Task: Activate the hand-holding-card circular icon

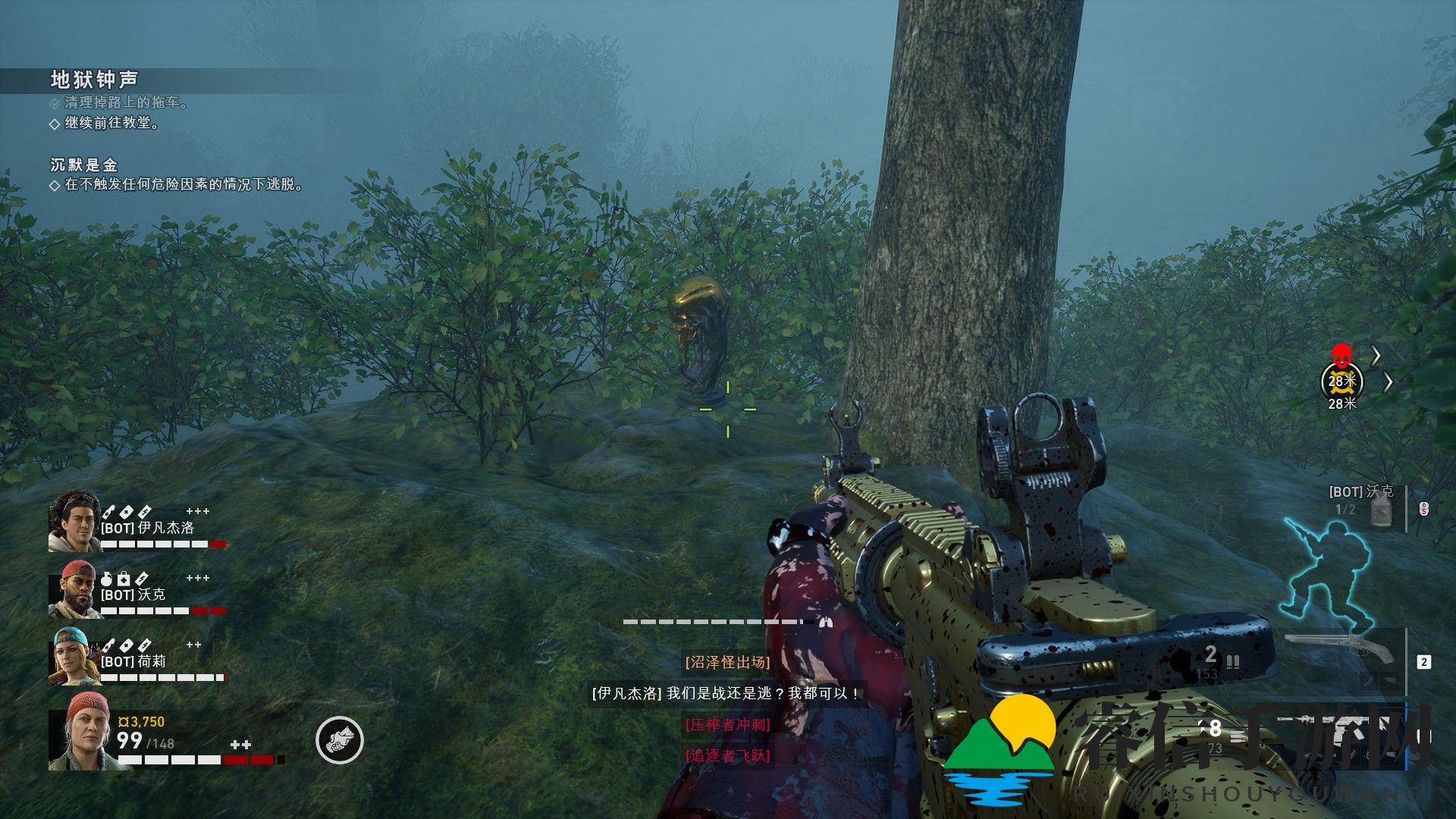Action: point(340,740)
